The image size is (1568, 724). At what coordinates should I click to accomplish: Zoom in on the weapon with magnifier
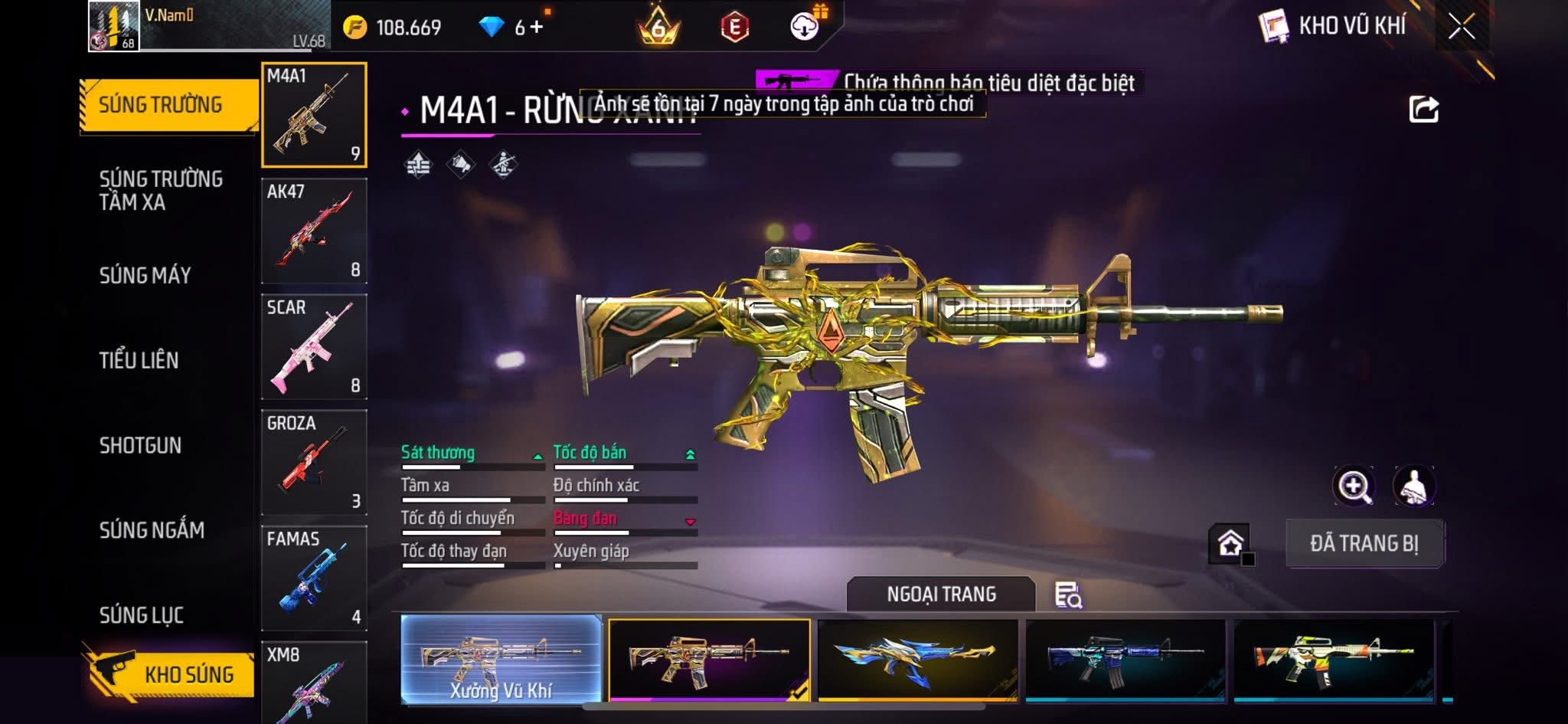pyautogui.click(x=1354, y=486)
